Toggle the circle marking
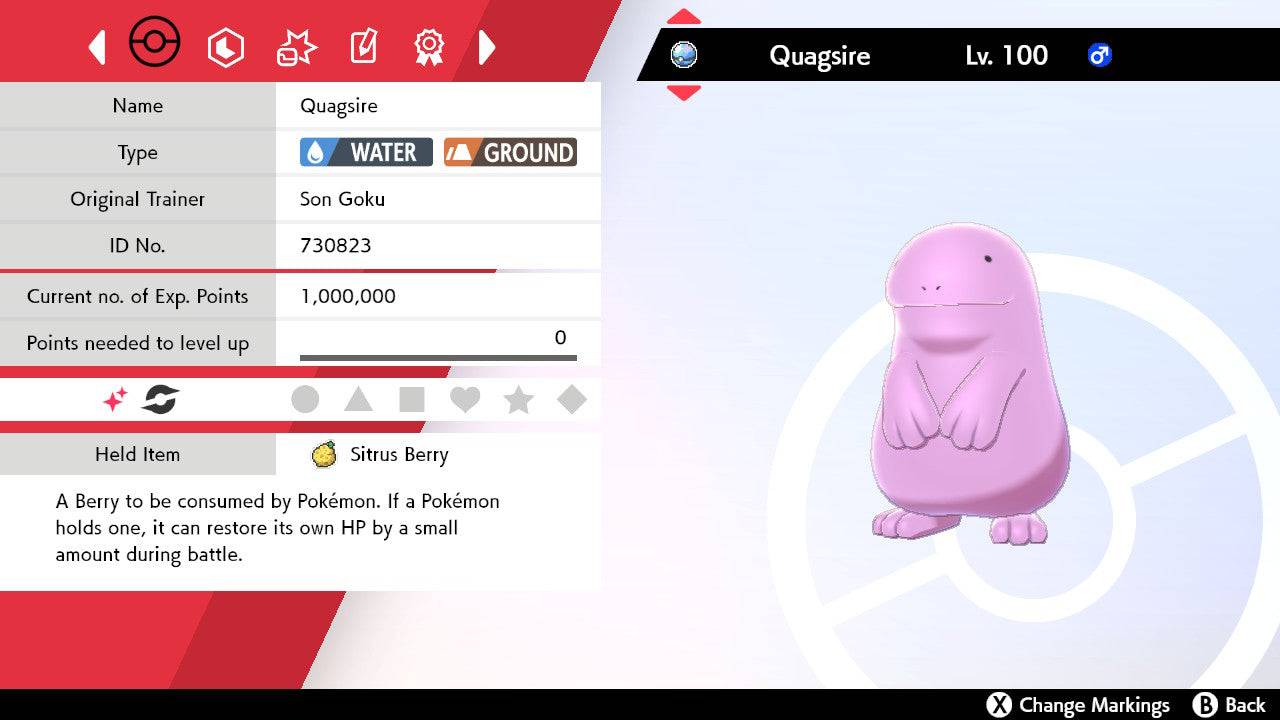Image resolution: width=1280 pixels, height=720 pixels. pos(305,400)
